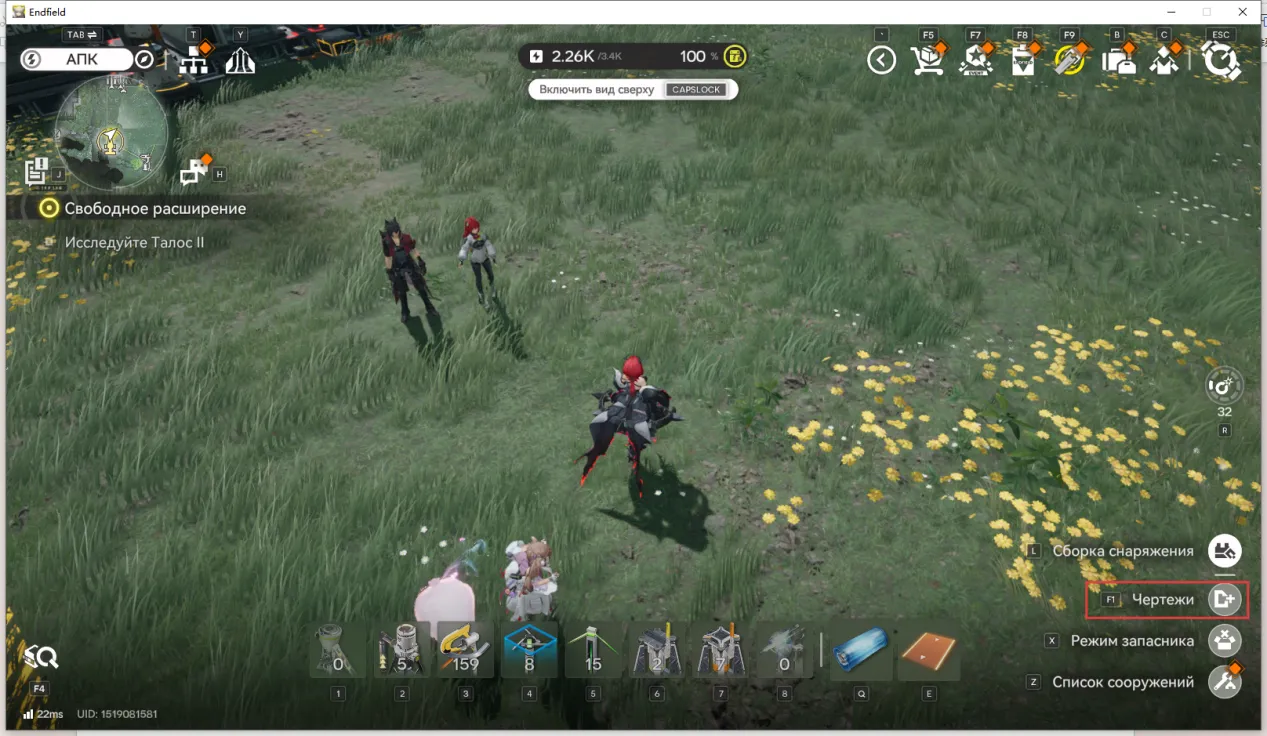Open the Чертежи blueprints button
Viewport: 1267px width, 736px height.
1224,599
